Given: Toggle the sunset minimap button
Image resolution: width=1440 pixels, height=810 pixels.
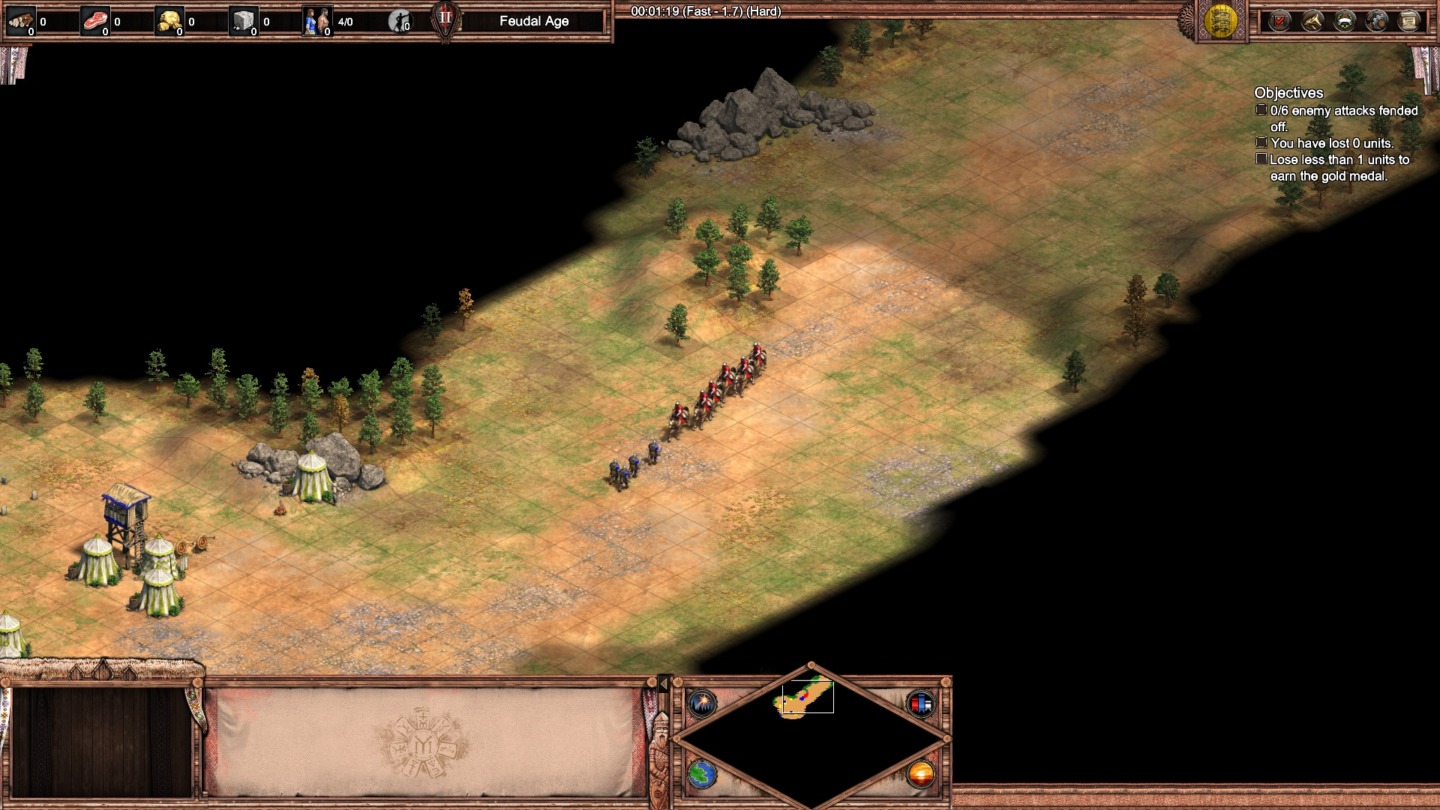Looking at the screenshot, I should click(920, 773).
